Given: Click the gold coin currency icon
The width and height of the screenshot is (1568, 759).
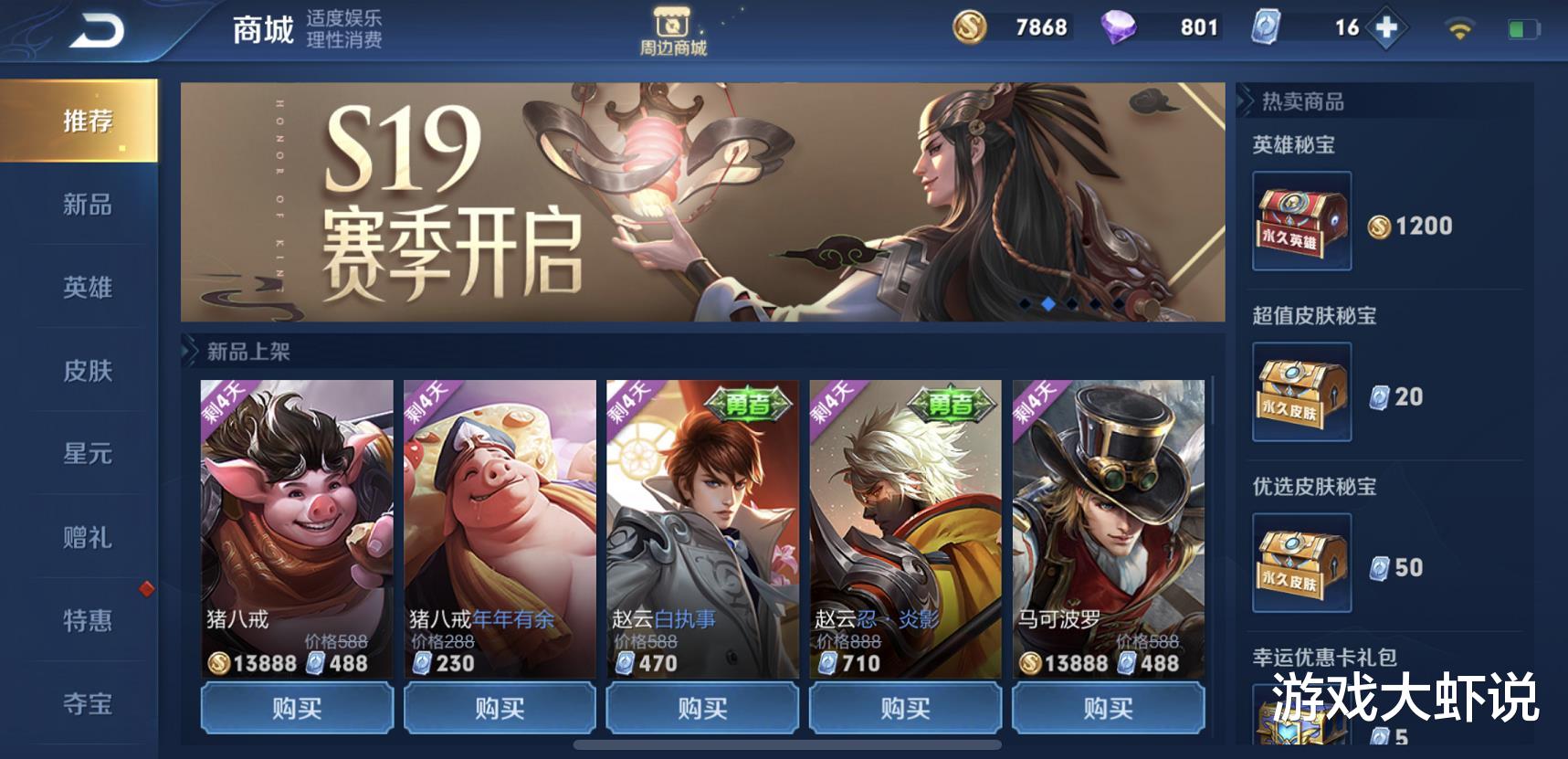Looking at the screenshot, I should (971, 27).
